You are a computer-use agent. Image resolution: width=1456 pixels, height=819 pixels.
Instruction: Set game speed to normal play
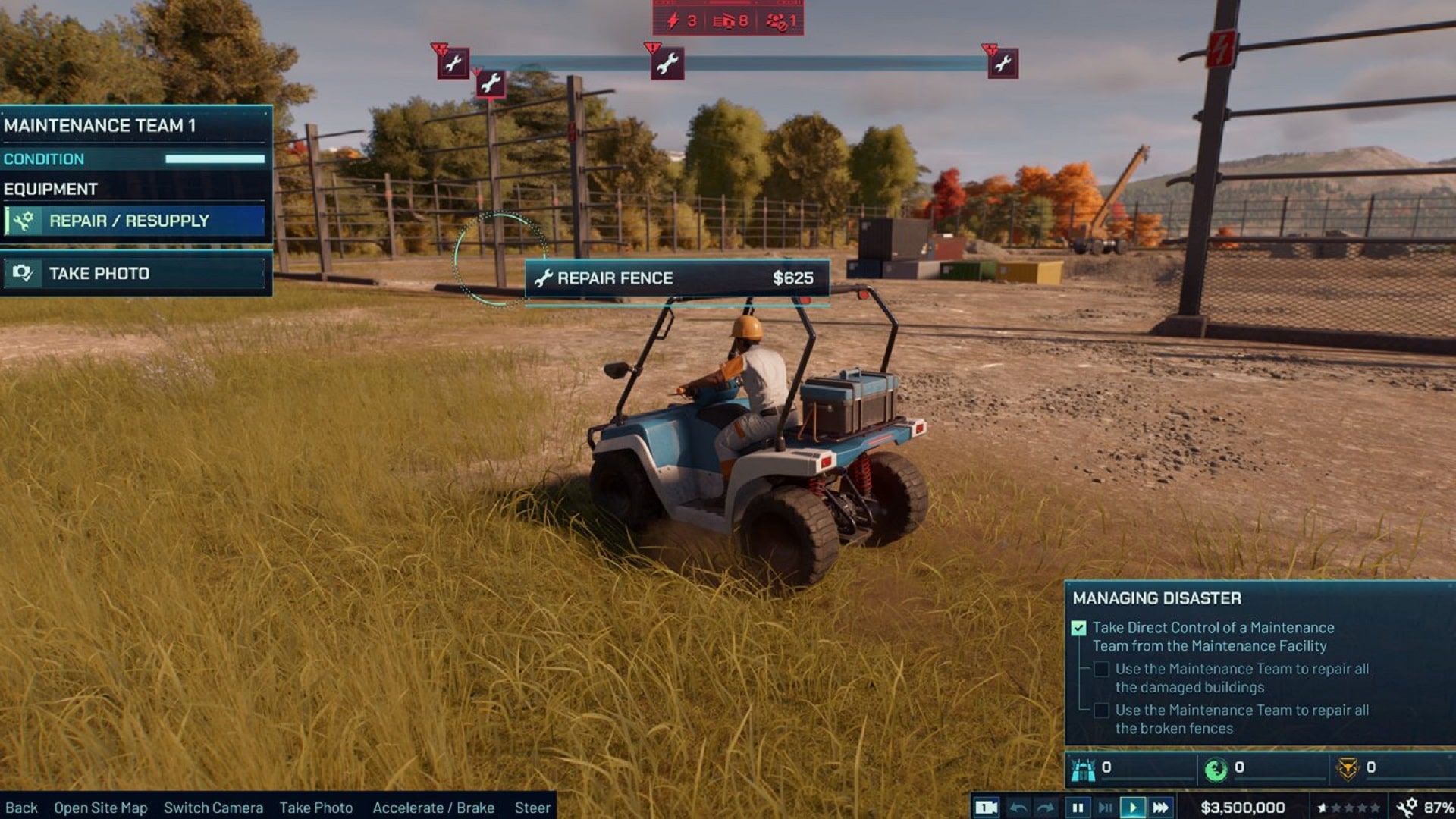[x=1132, y=808]
